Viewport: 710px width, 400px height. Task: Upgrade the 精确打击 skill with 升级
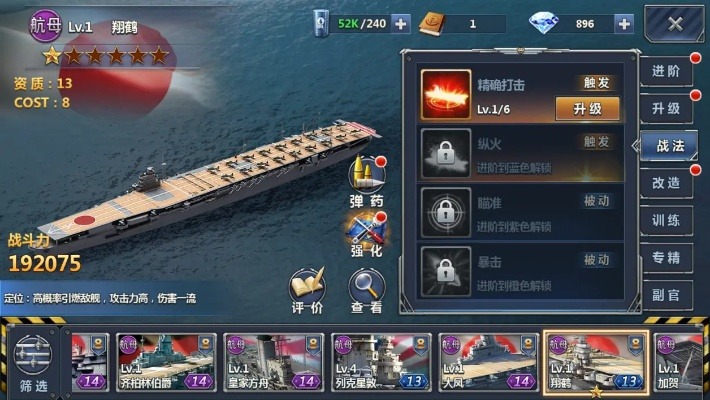click(x=587, y=108)
